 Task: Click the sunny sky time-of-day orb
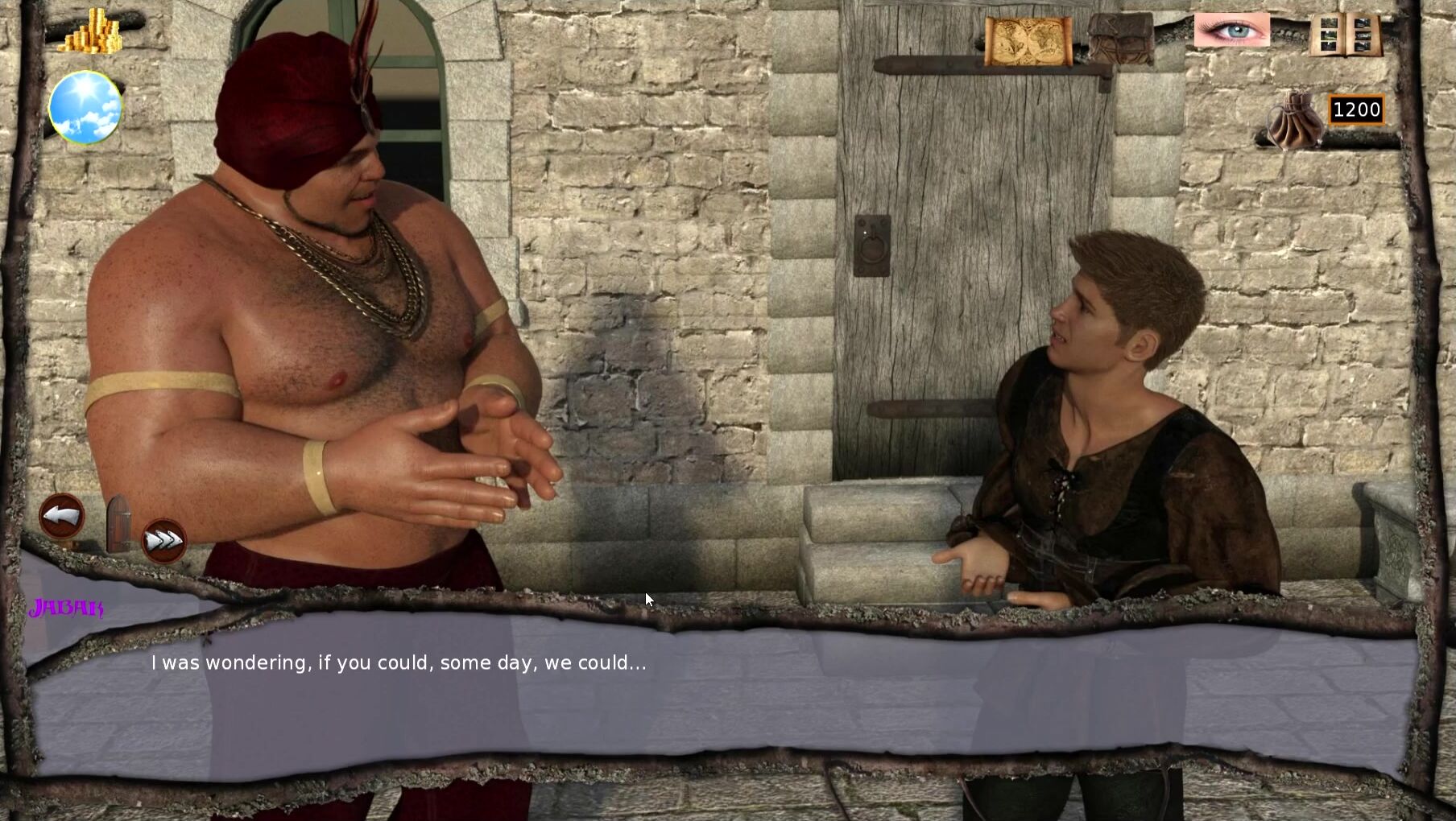pyautogui.click(x=85, y=107)
